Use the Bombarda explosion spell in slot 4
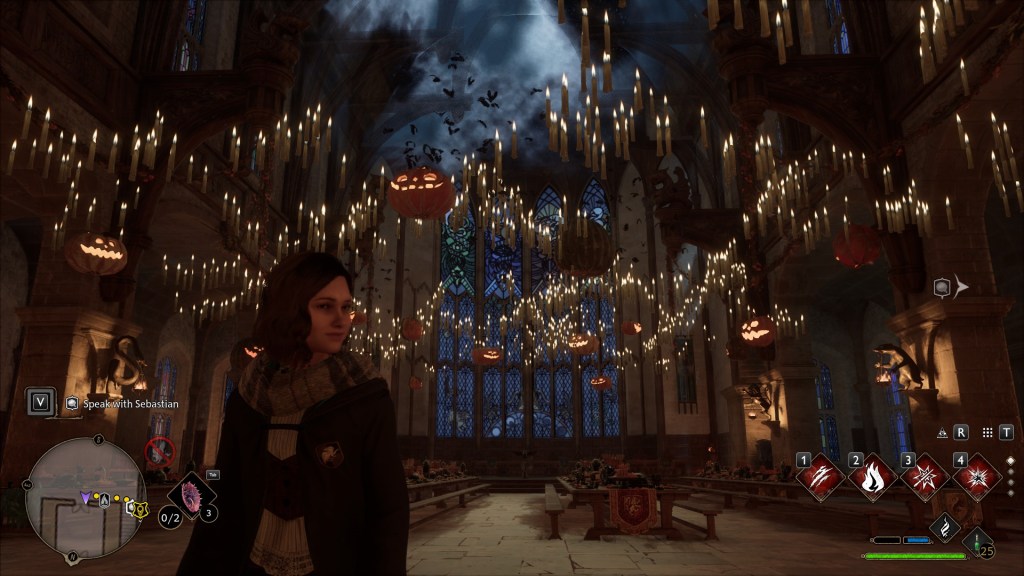This screenshot has width=1024, height=576. coord(977,477)
